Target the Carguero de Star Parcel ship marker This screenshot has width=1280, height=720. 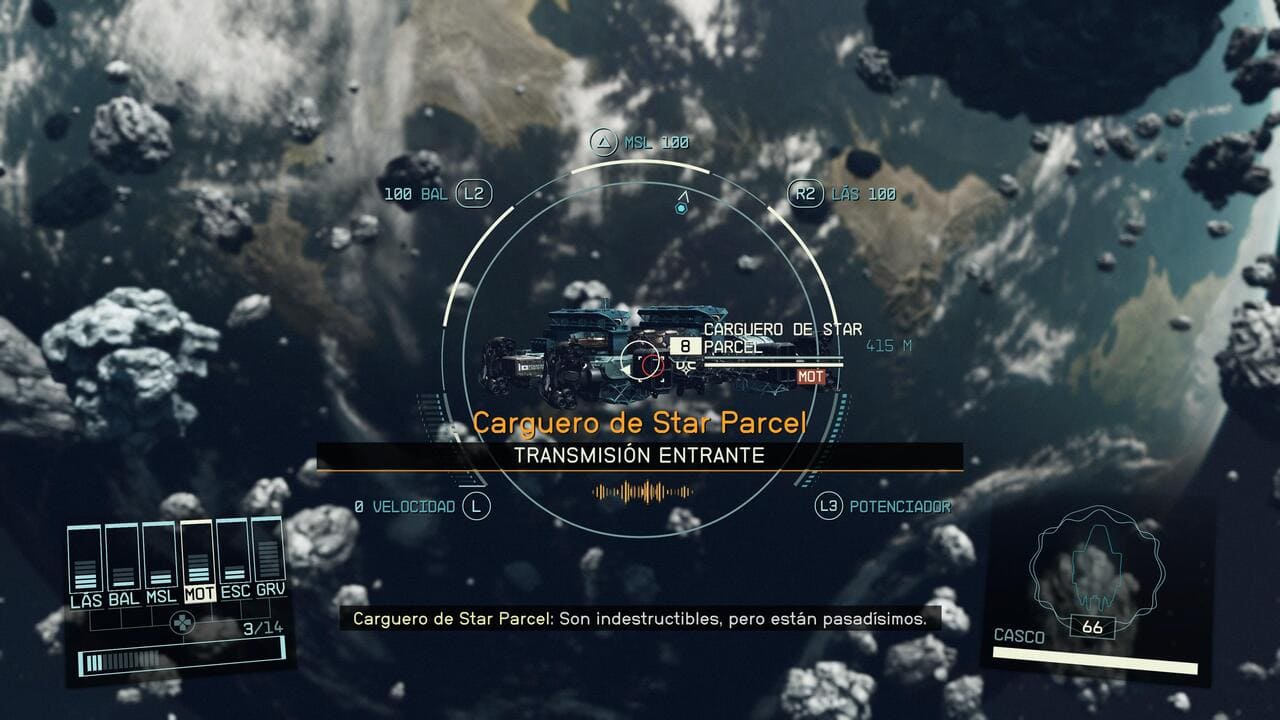(x=640, y=363)
